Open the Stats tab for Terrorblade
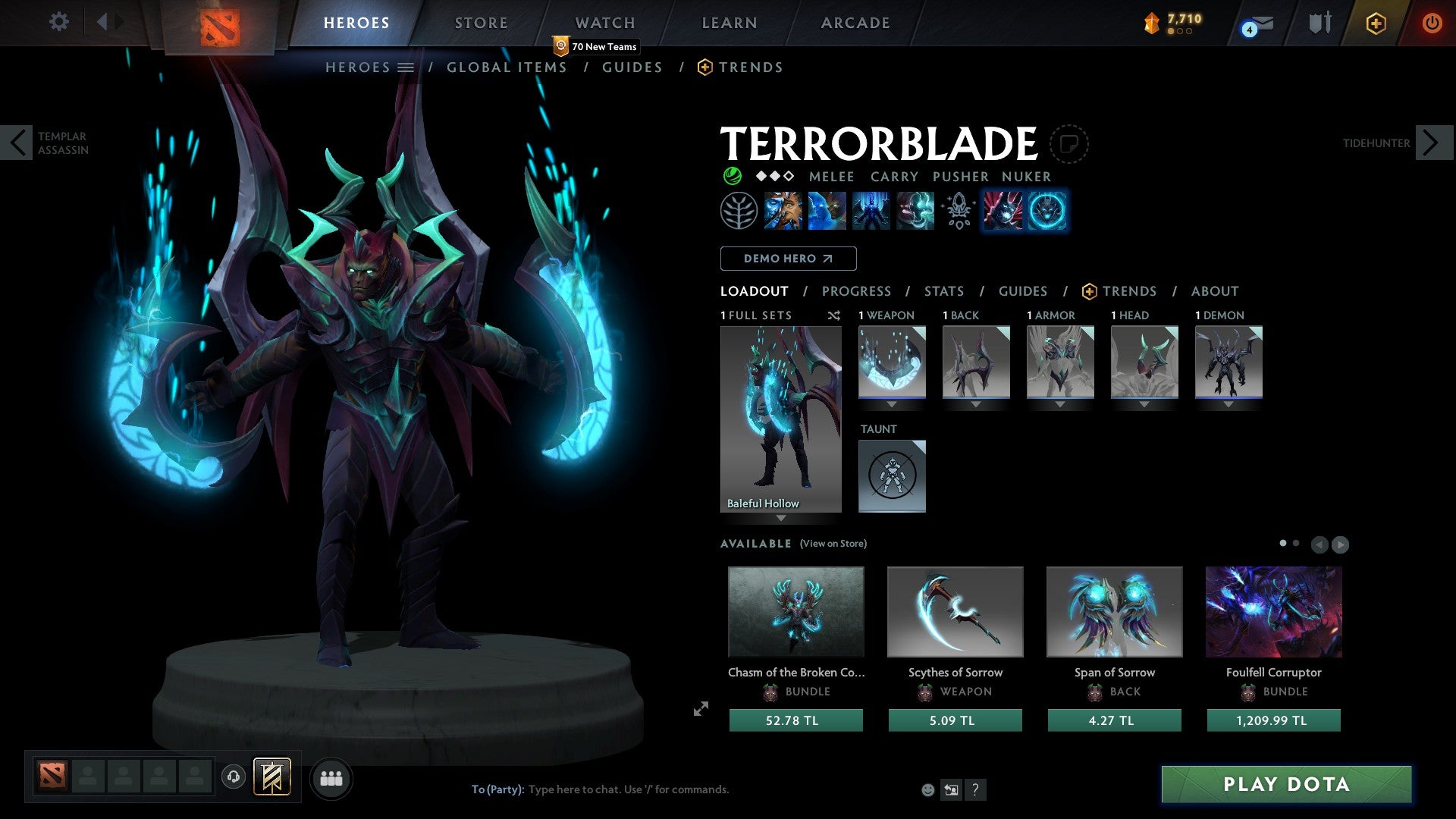The width and height of the screenshot is (1456, 819). 943,290
